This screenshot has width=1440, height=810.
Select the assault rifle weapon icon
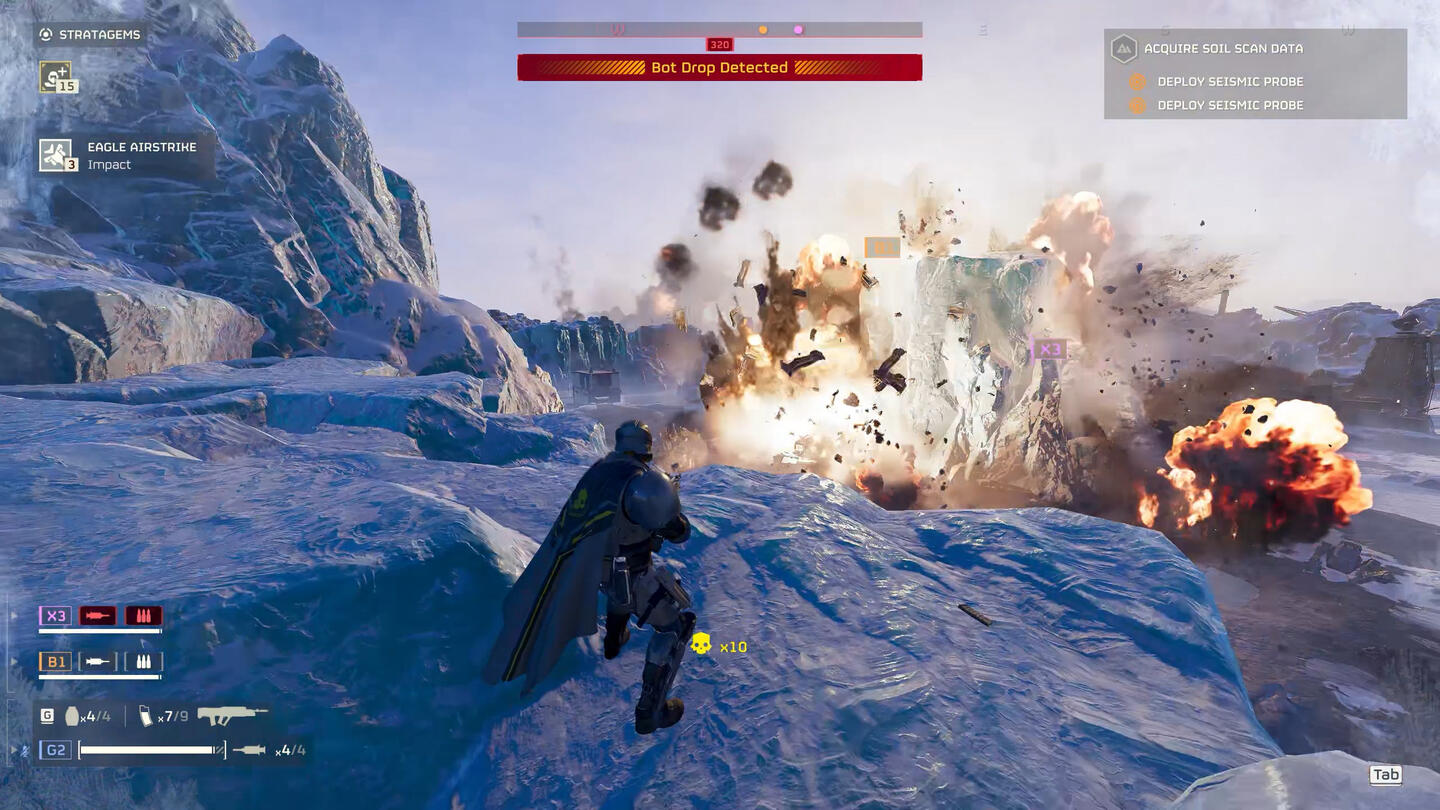pos(232,716)
